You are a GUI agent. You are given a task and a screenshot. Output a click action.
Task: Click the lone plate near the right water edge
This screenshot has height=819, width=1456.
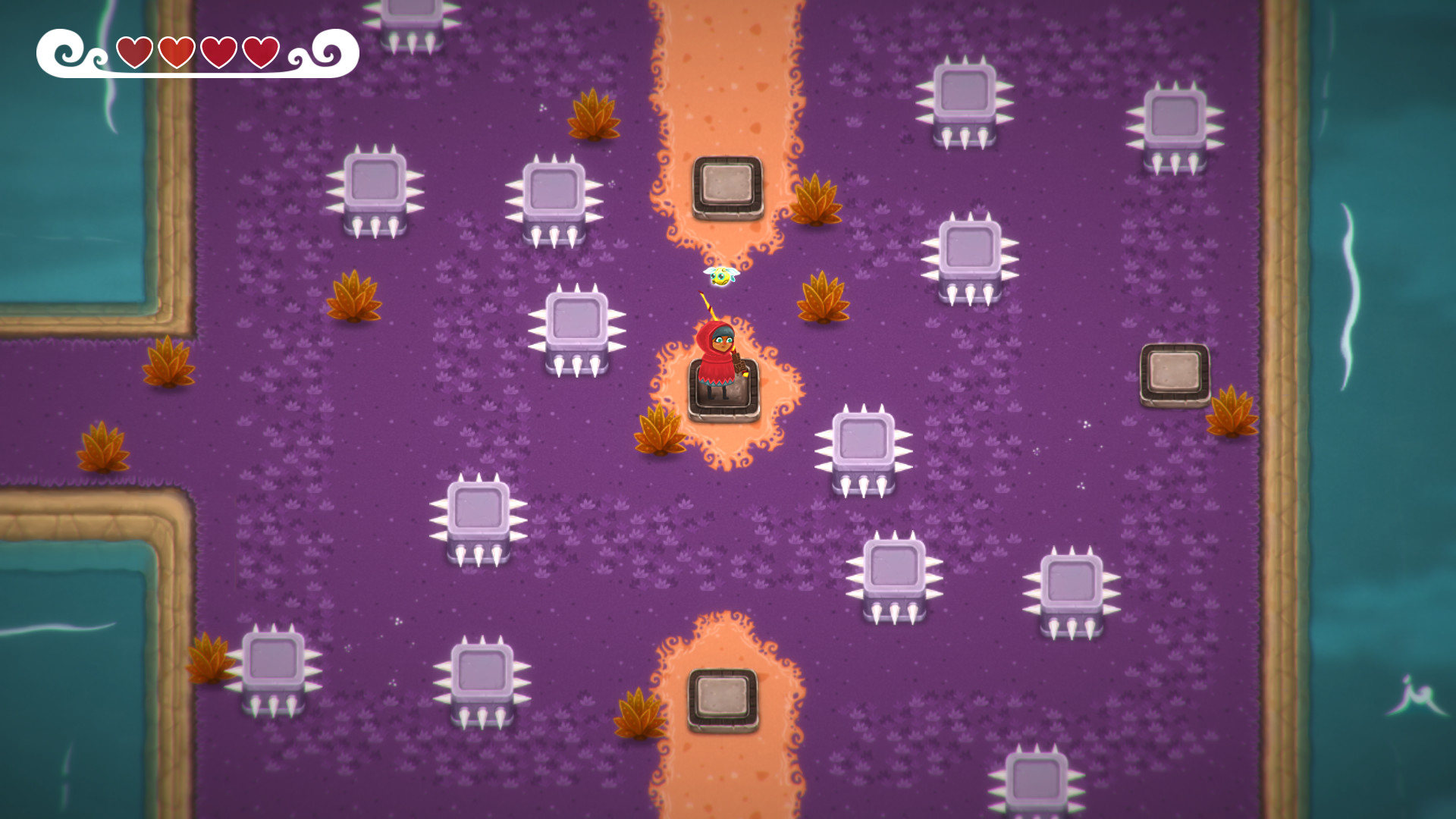pos(1175,372)
